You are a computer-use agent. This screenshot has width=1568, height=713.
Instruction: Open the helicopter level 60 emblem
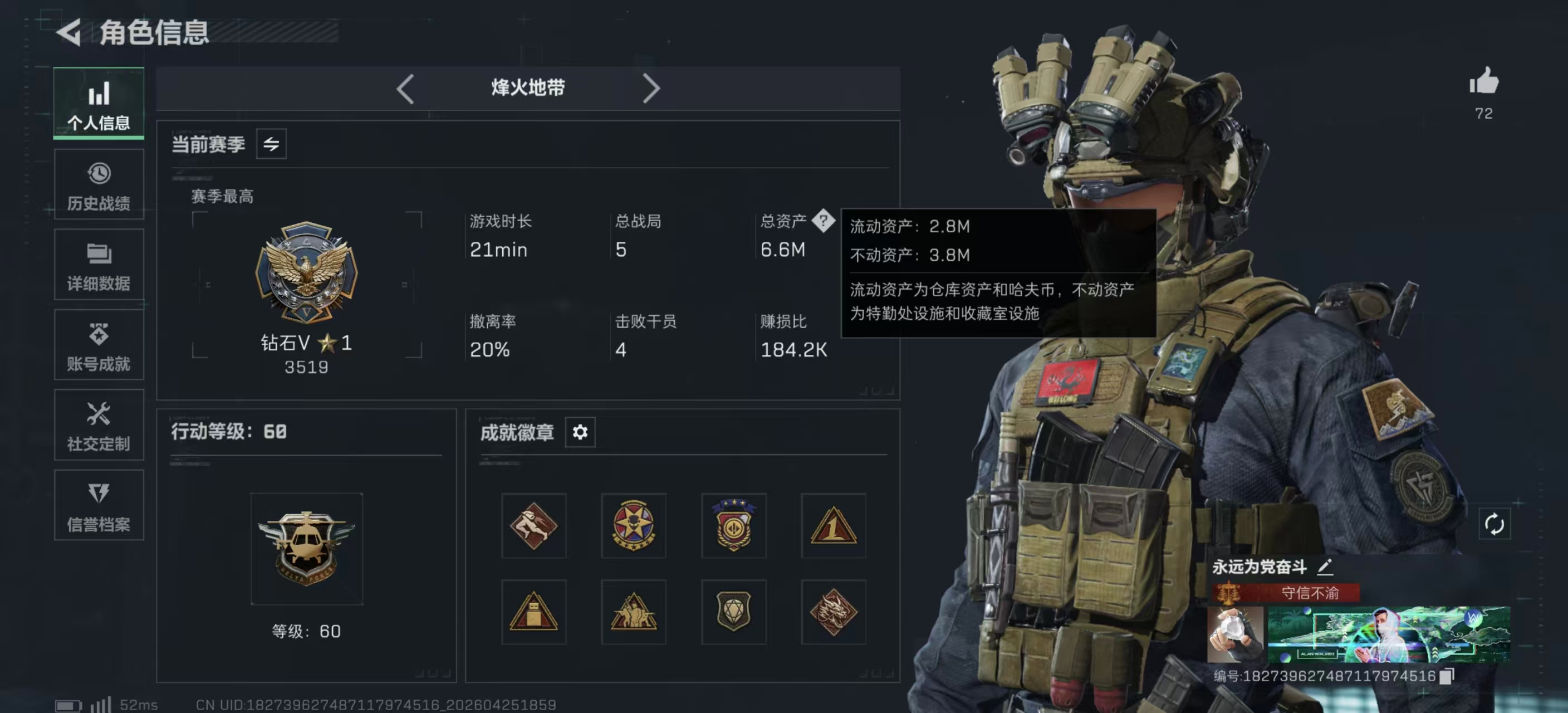tap(307, 549)
